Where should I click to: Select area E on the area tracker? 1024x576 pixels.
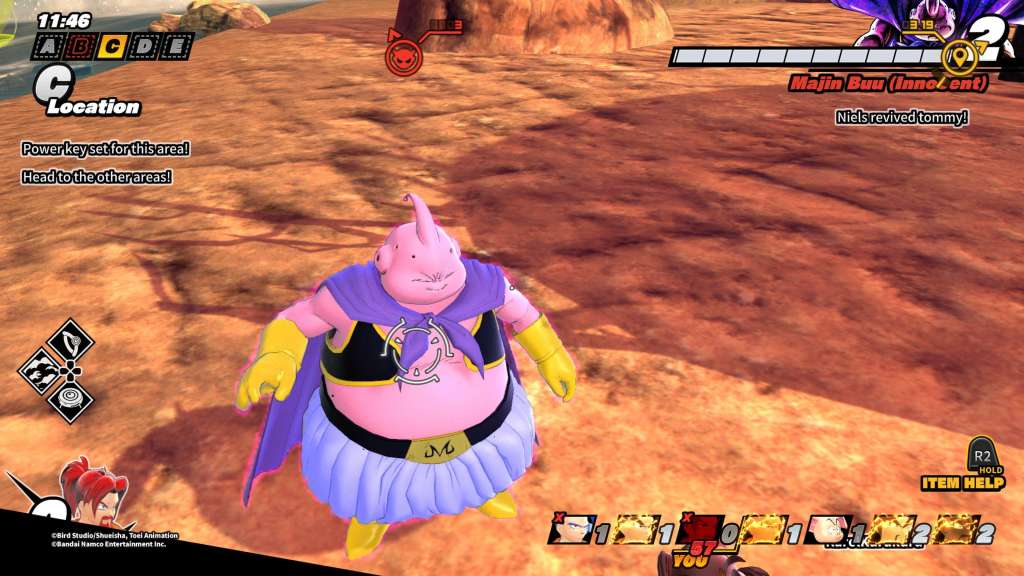177,46
